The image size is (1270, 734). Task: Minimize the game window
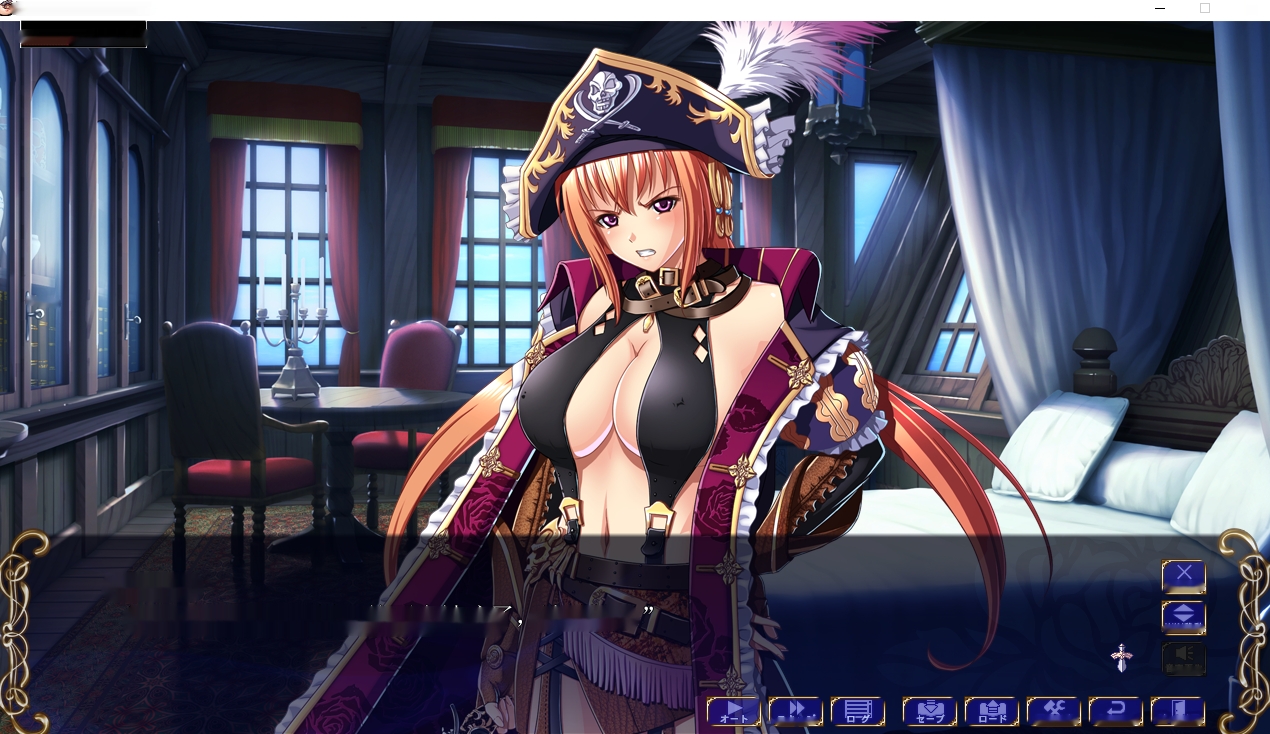point(1159,9)
